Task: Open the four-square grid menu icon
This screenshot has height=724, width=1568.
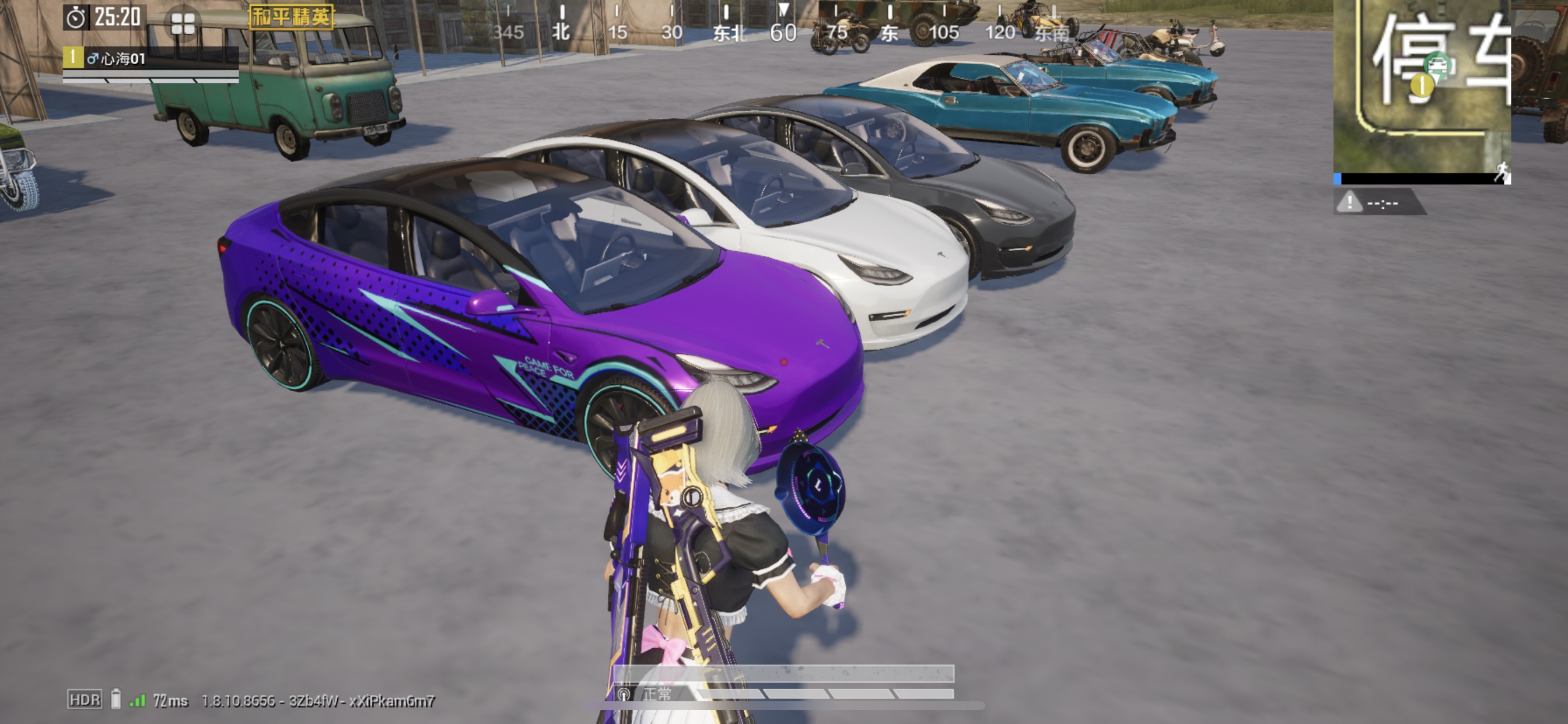Action: [183, 24]
